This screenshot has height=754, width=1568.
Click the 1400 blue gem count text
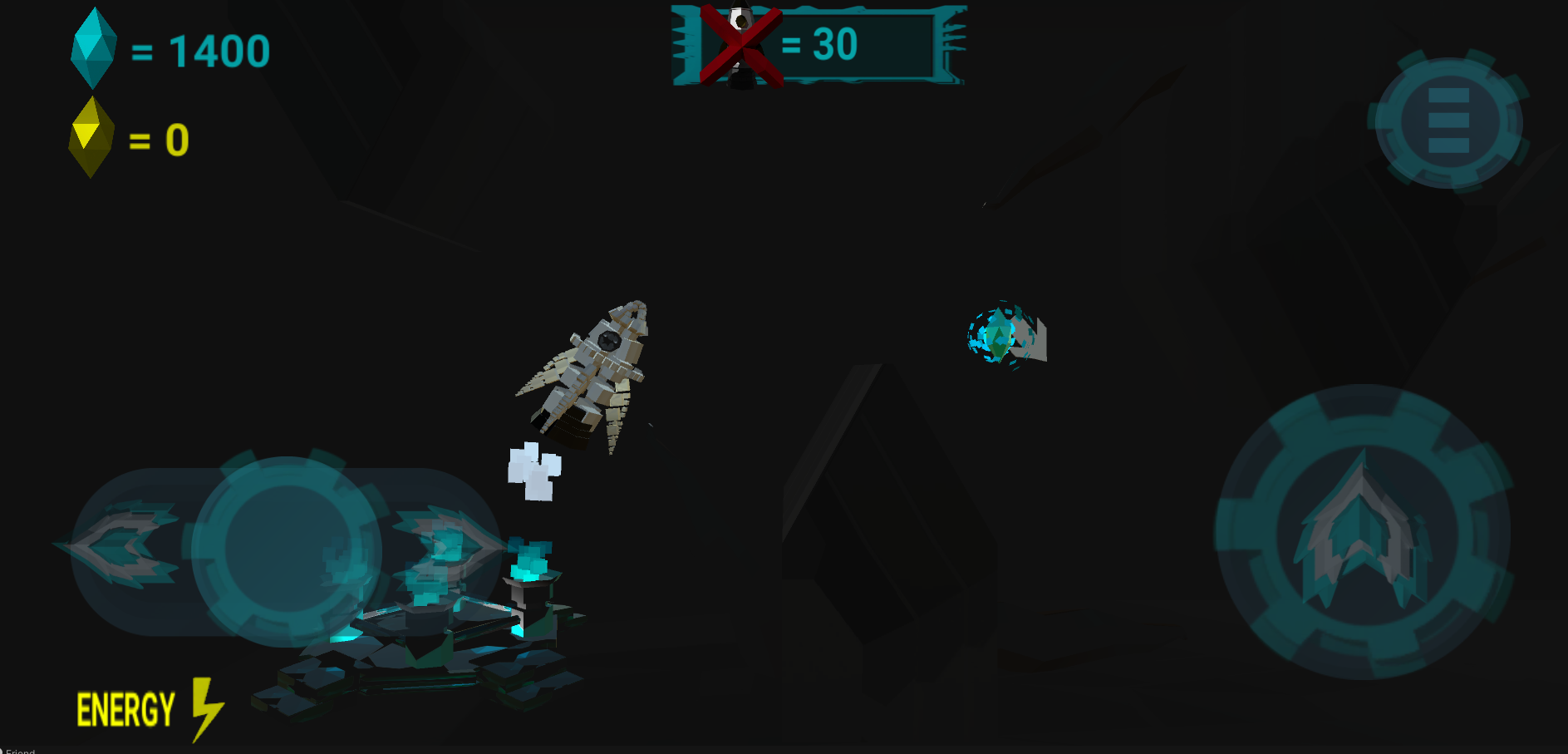[x=220, y=52]
